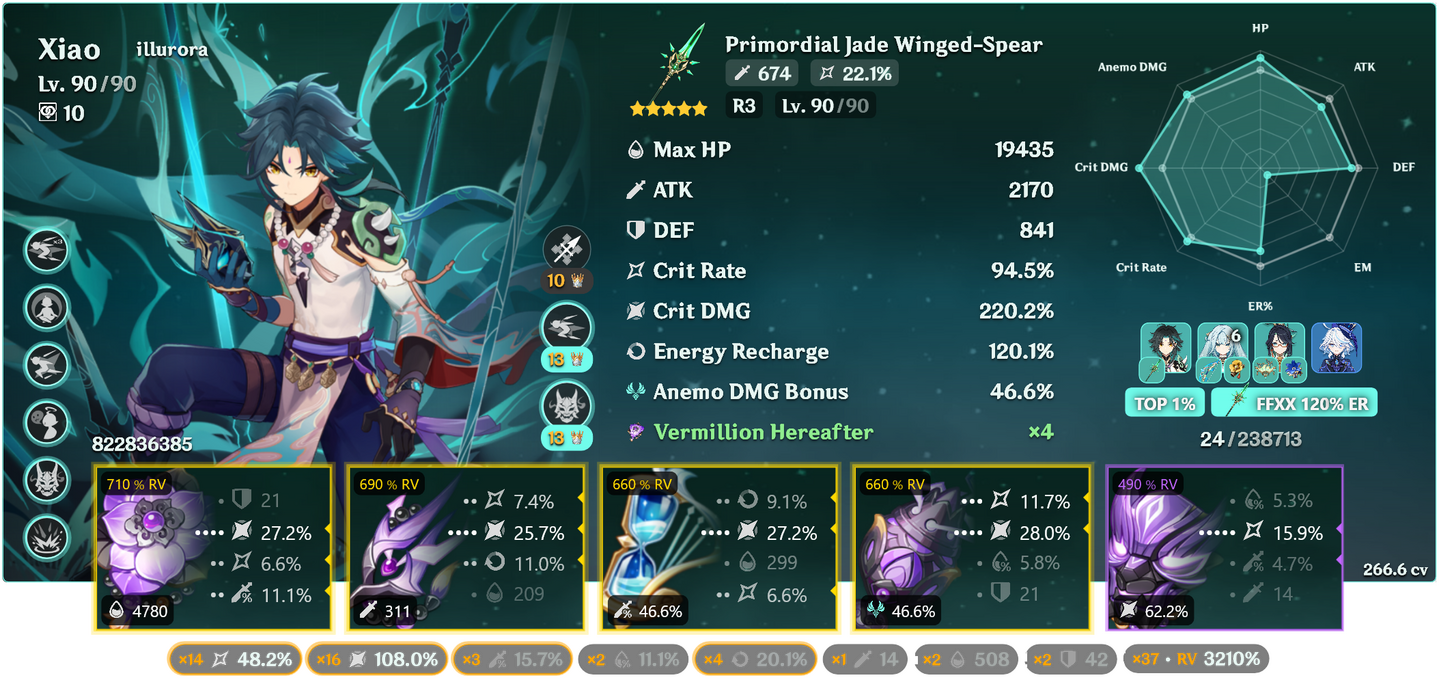The width and height of the screenshot is (1439, 680).
Task: Toggle the ATK% 15.7% substat summary
Action: (x=512, y=659)
